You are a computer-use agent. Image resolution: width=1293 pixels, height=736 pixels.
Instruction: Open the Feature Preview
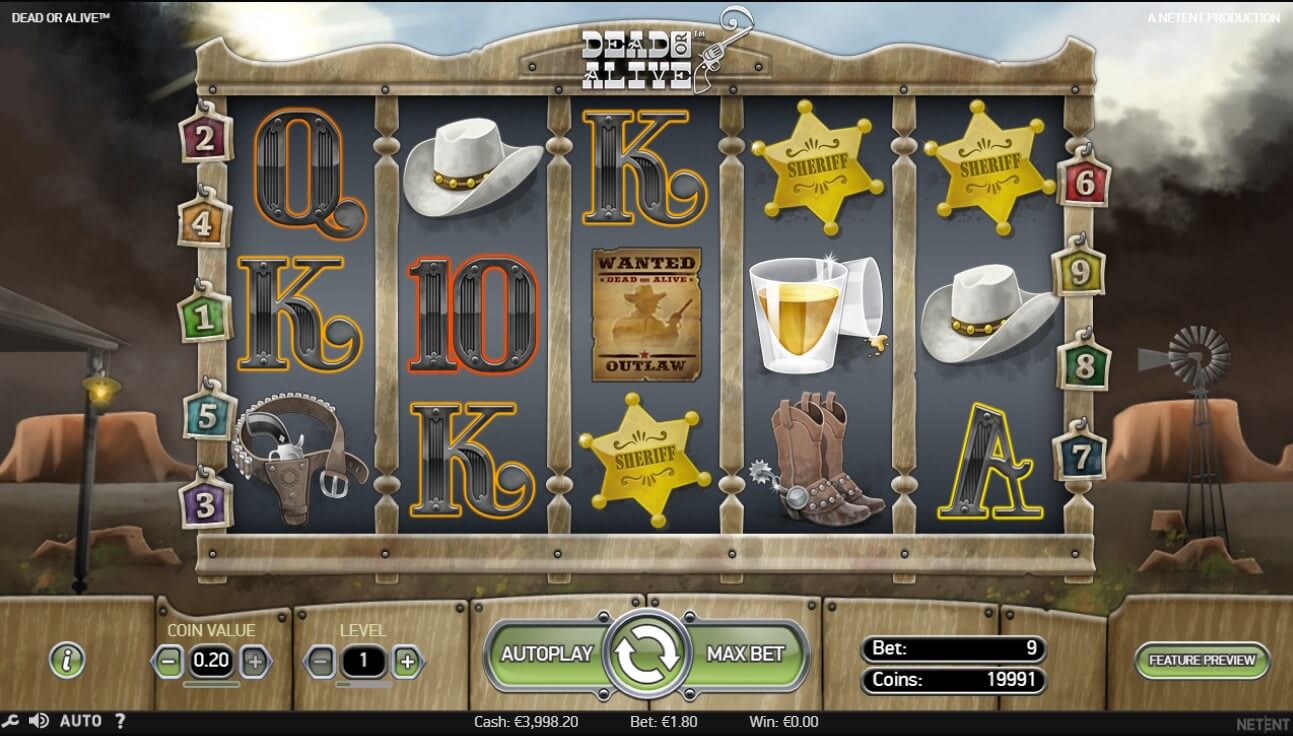(1202, 661)
